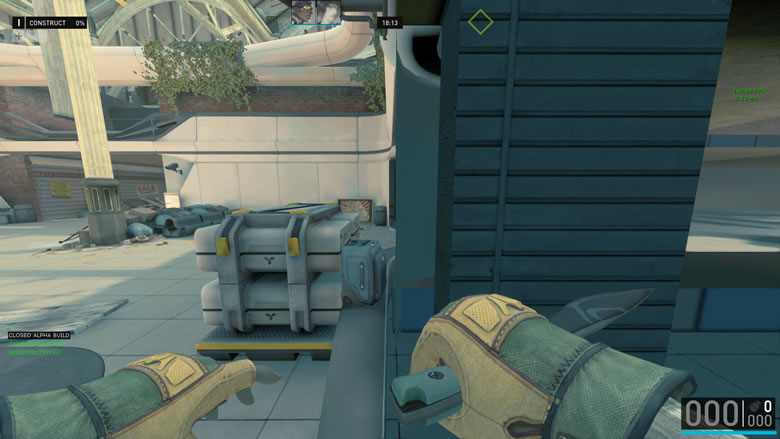The image size is (780, 439).
Task: Select the yellow diamond objective marker
Action: (x=481, y=21)
